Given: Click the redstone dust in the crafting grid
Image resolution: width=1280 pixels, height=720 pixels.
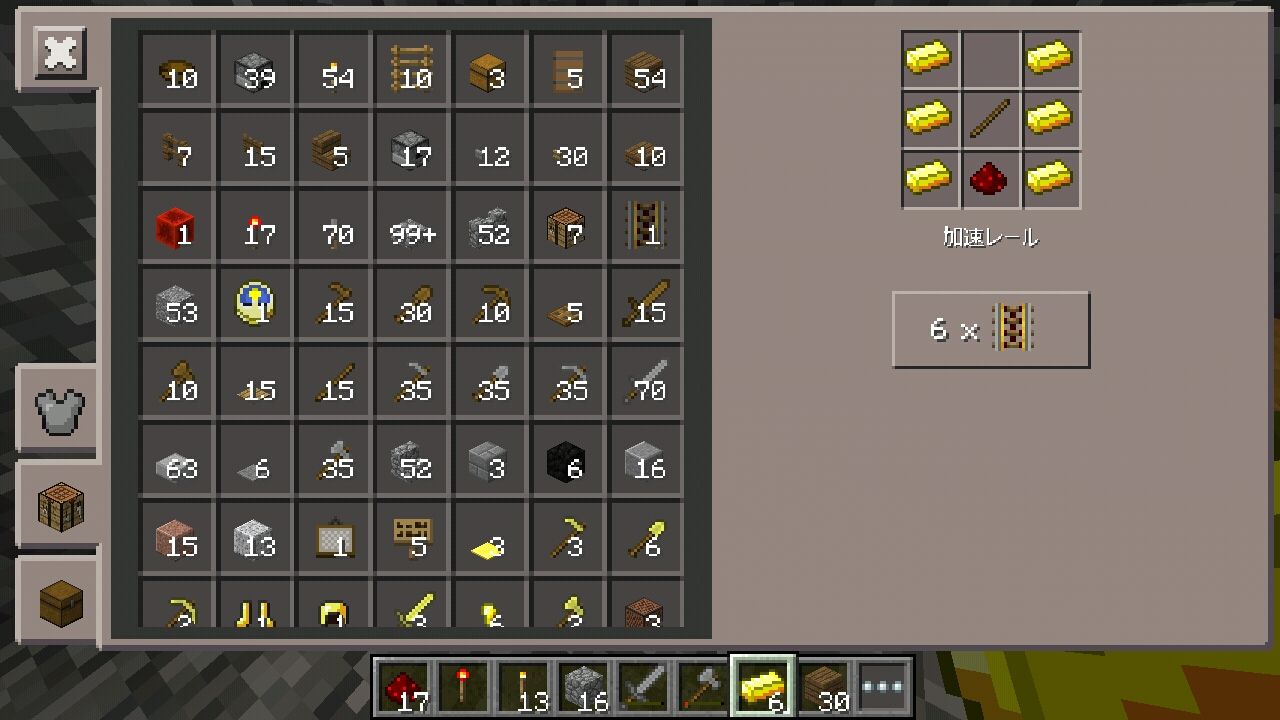Looking at the screenshot, I should coord(990,180).
